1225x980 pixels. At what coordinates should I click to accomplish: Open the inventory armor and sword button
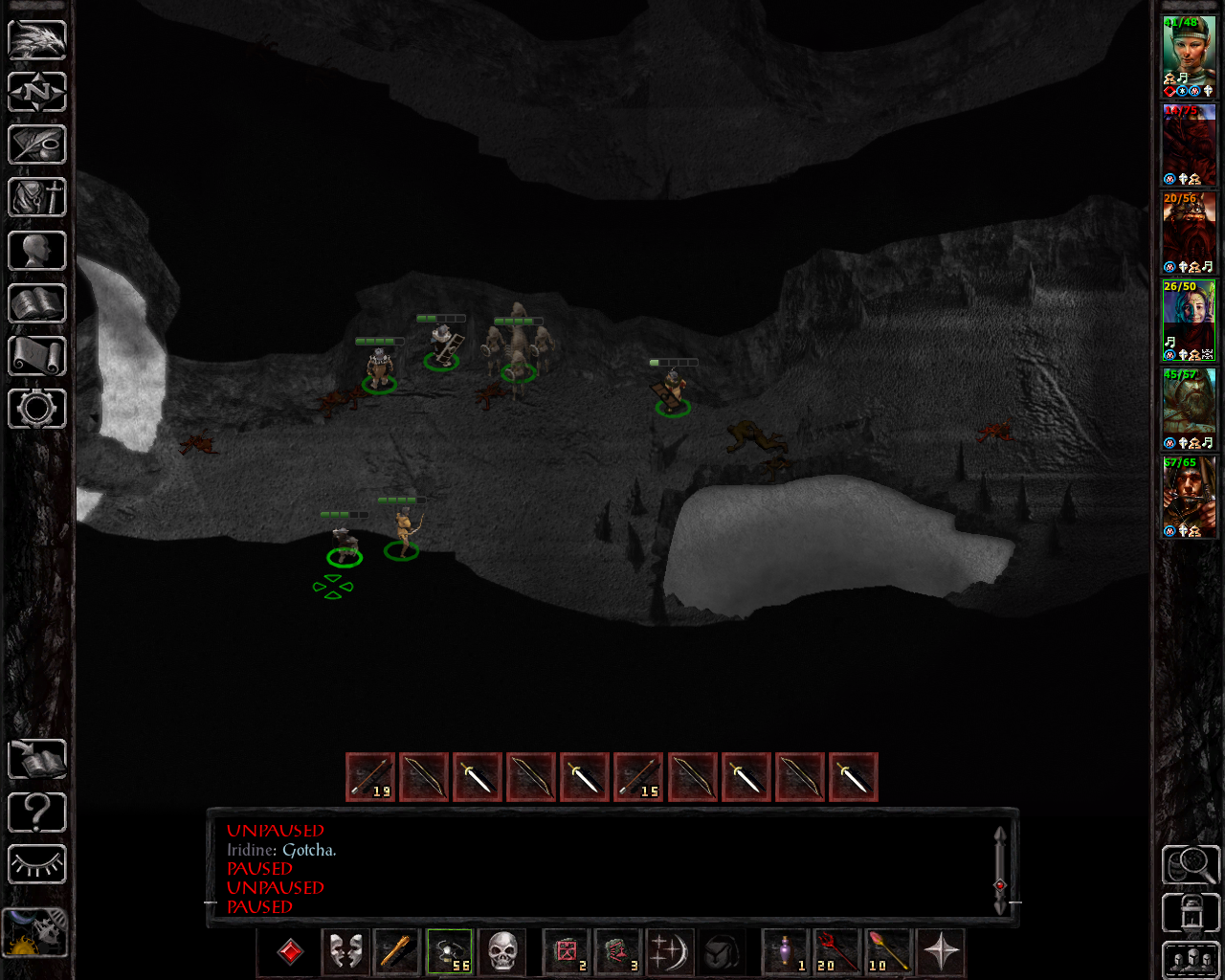(37, 197)
